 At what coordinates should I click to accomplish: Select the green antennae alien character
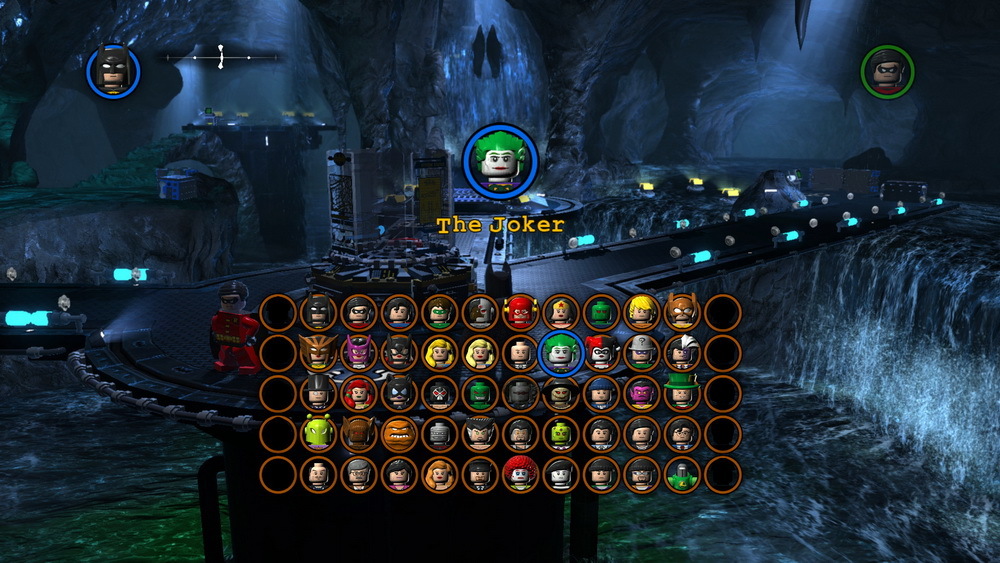point(318,433)
